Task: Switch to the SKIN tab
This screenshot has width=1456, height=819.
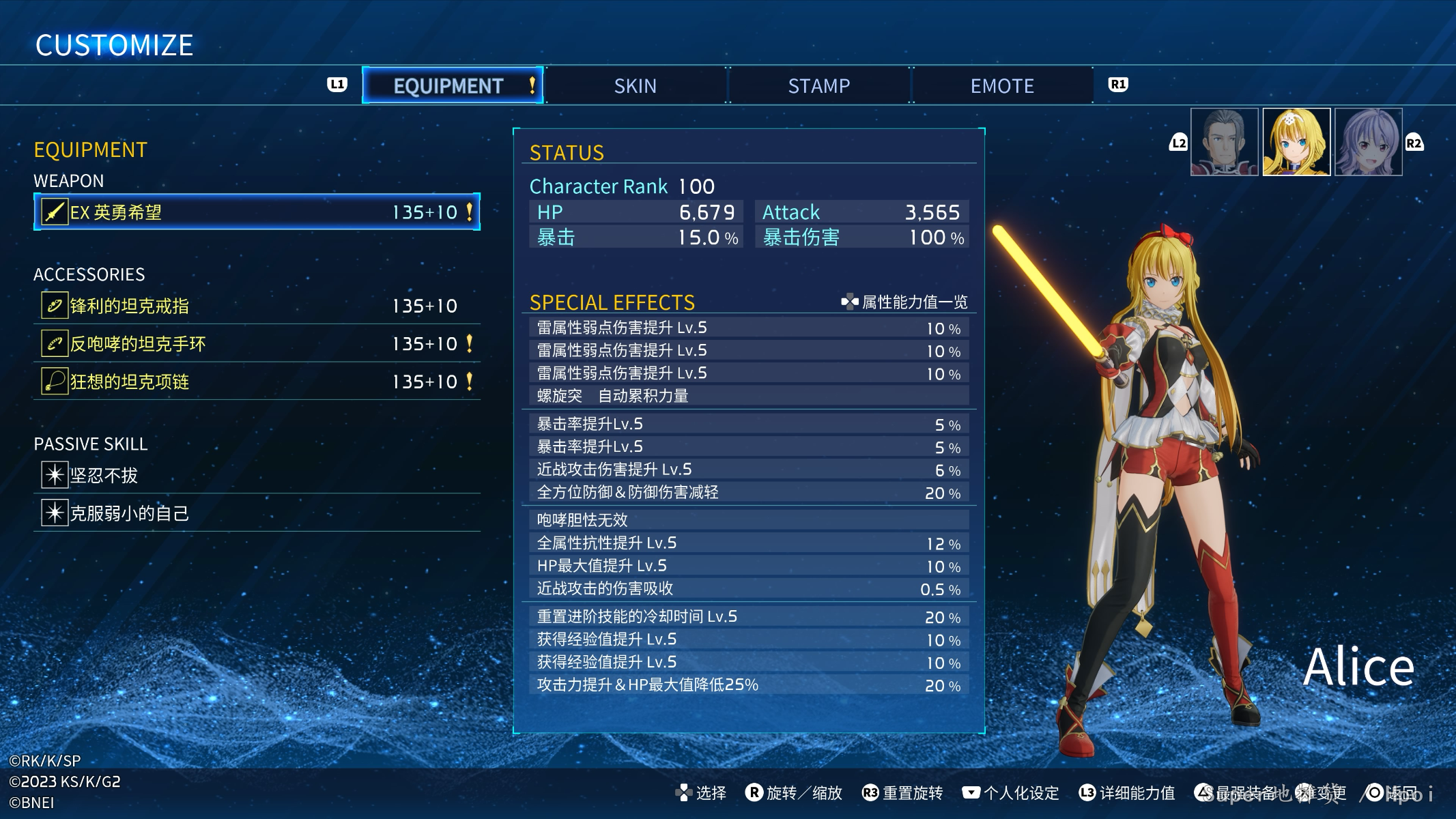Action: (635, 86)
